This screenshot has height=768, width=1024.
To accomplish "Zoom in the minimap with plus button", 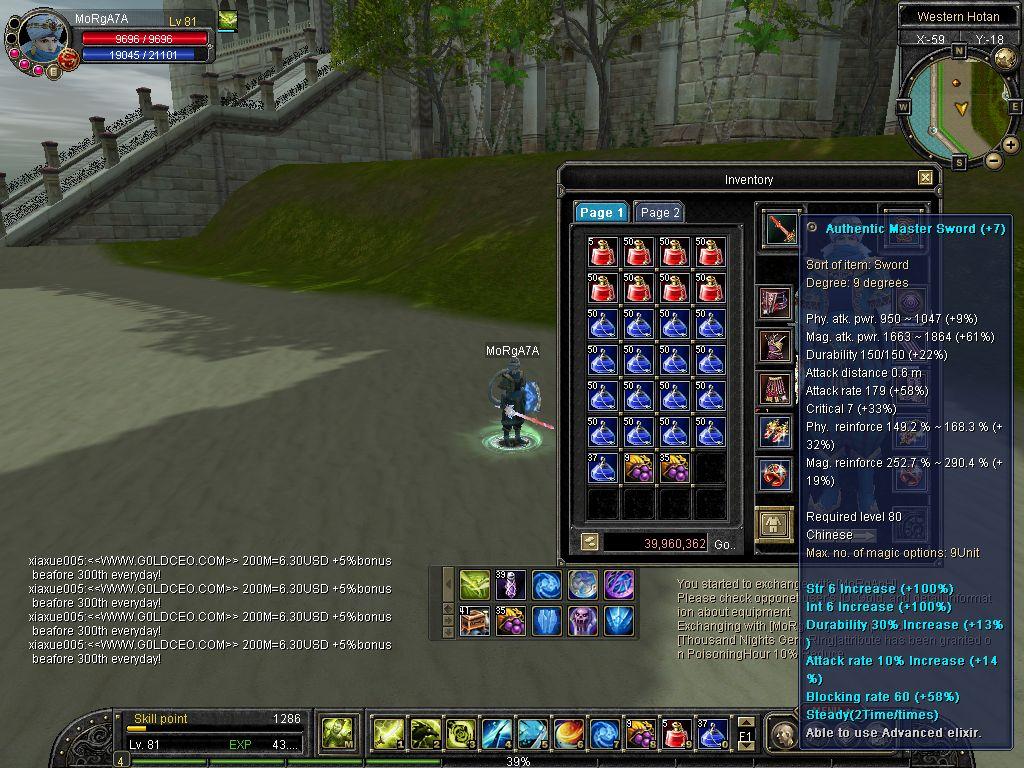I will (x=1011, y=145).
